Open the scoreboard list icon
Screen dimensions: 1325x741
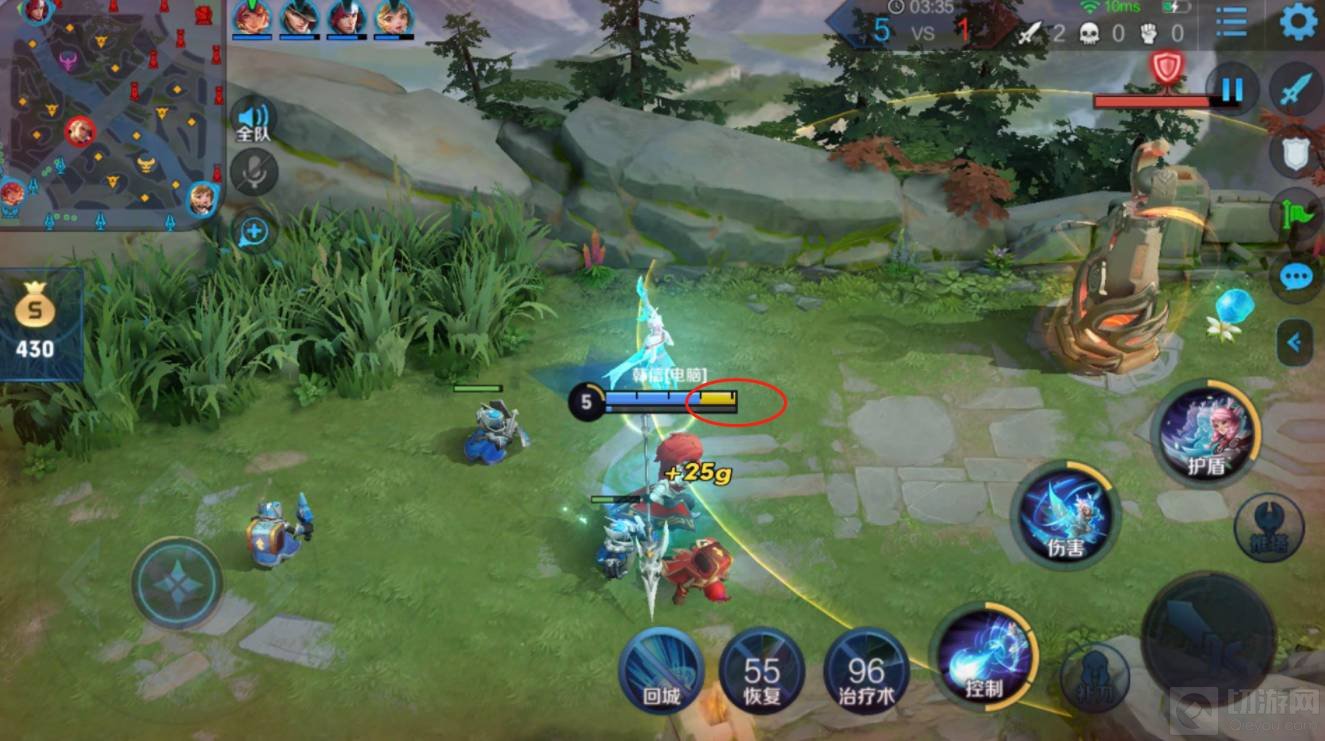coord(1231,23)
